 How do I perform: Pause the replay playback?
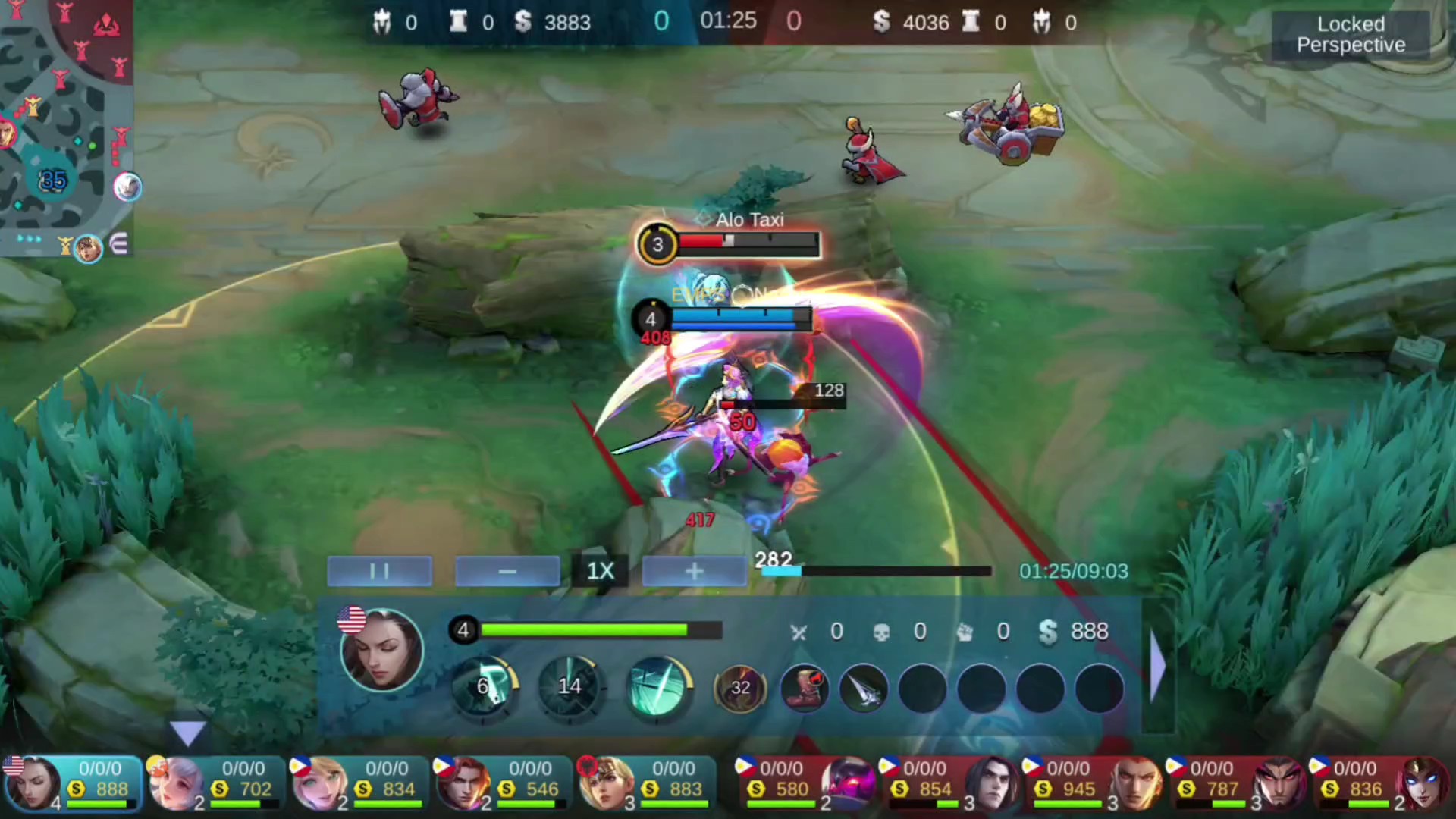click(x=379, y=571)
